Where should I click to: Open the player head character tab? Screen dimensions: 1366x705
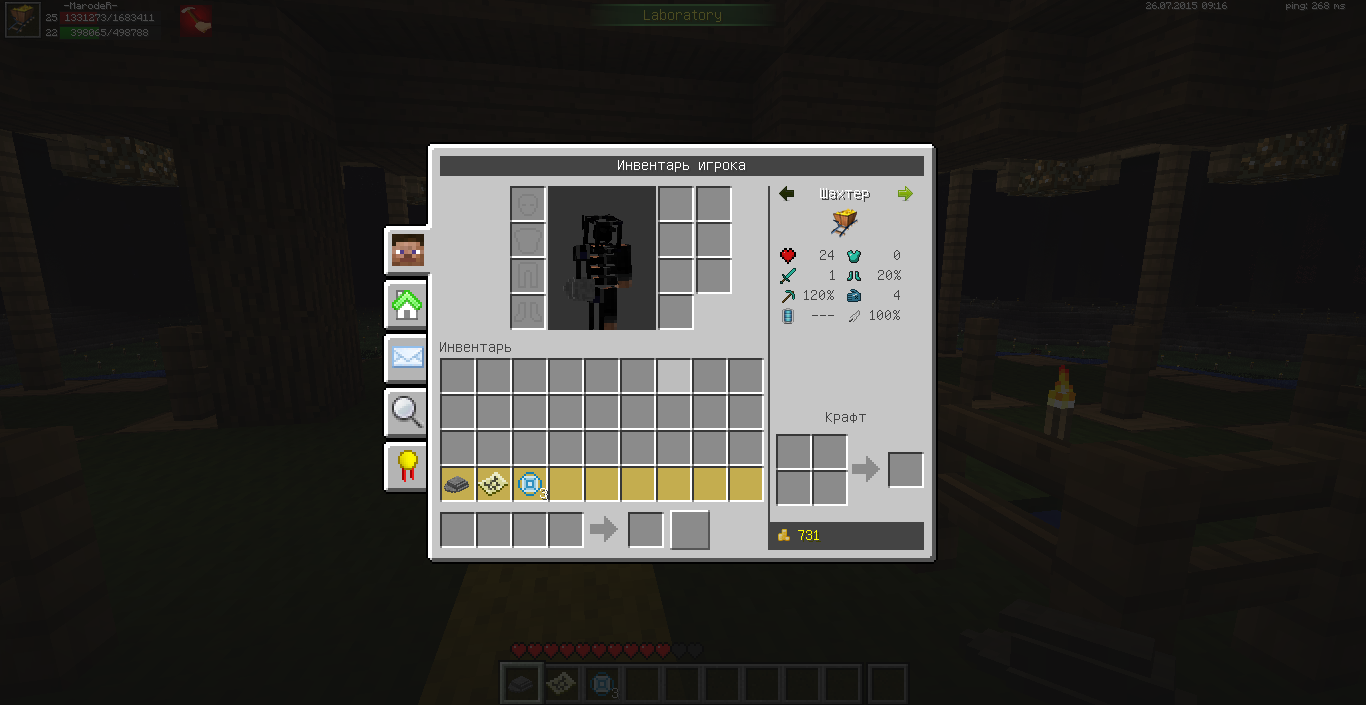tap(407, 250)
